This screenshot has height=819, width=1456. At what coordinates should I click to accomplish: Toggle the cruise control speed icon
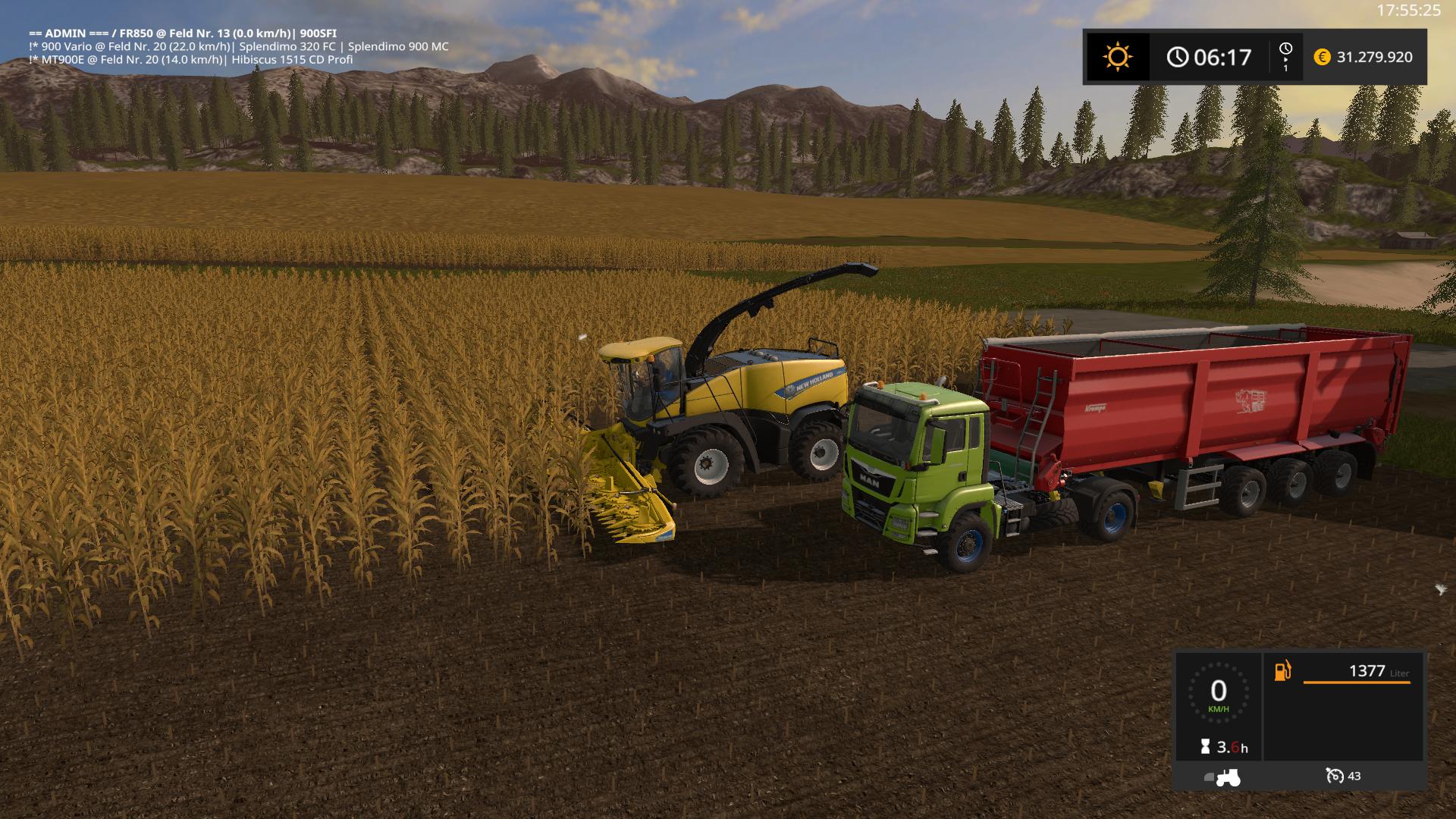1335,776
